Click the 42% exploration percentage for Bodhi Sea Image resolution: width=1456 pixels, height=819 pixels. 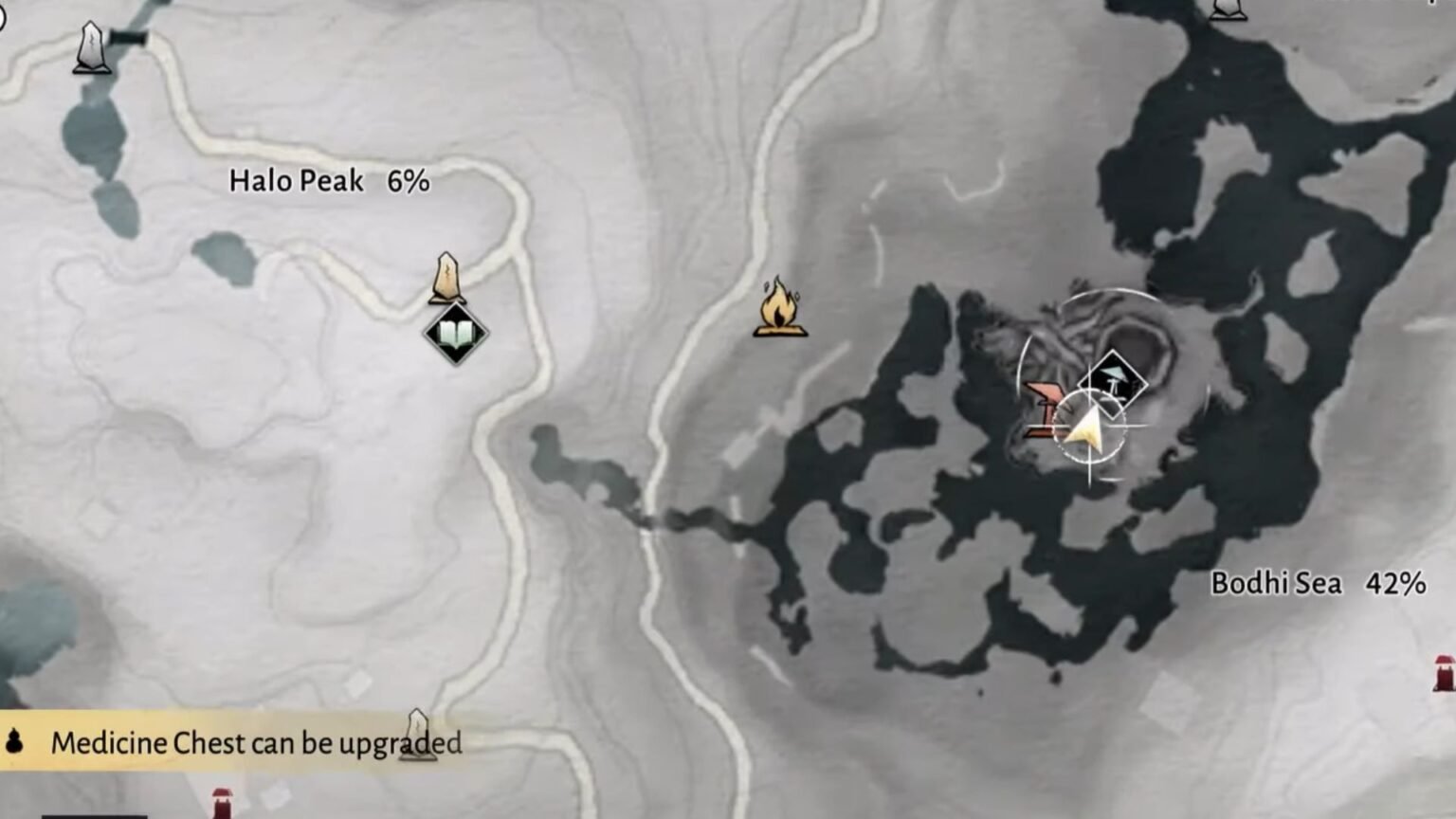point(1395,584)
